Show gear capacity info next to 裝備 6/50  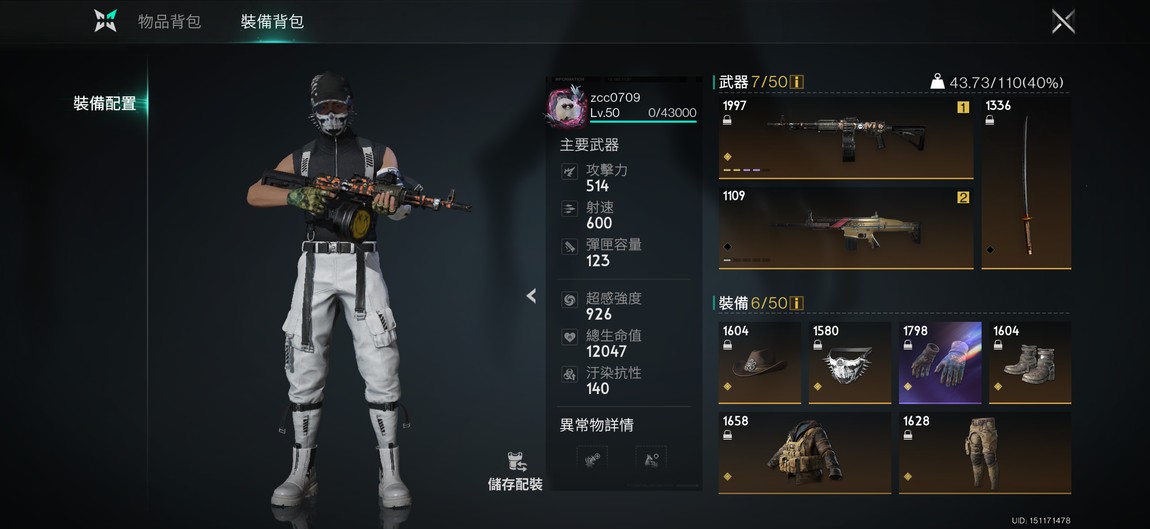[798, 303]
